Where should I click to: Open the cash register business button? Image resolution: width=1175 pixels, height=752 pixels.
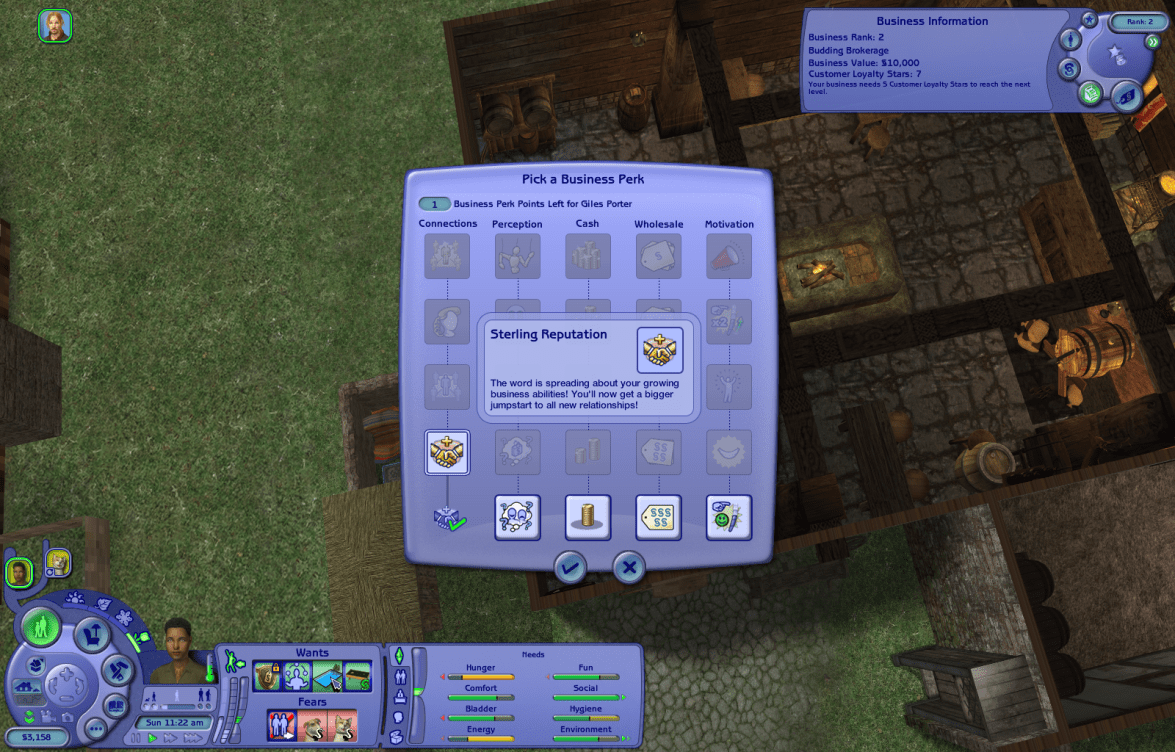coord(1089,93)
